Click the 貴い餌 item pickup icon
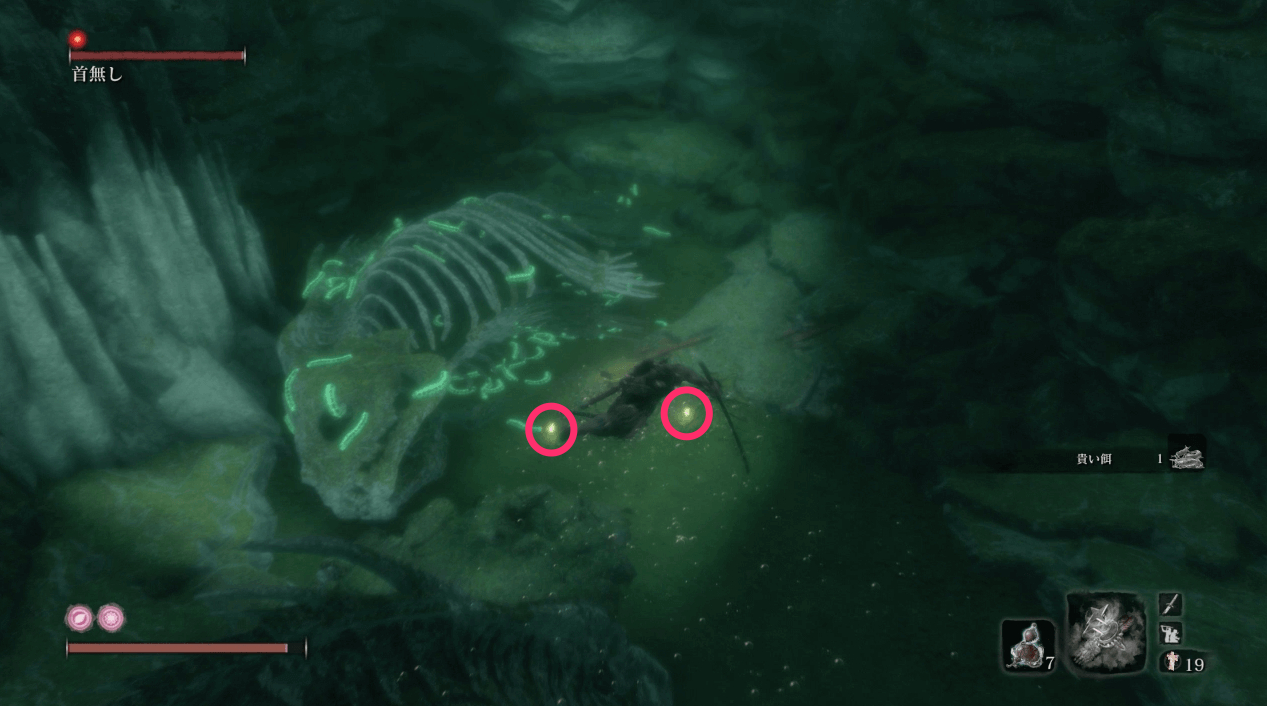 tap(1187, 456)
